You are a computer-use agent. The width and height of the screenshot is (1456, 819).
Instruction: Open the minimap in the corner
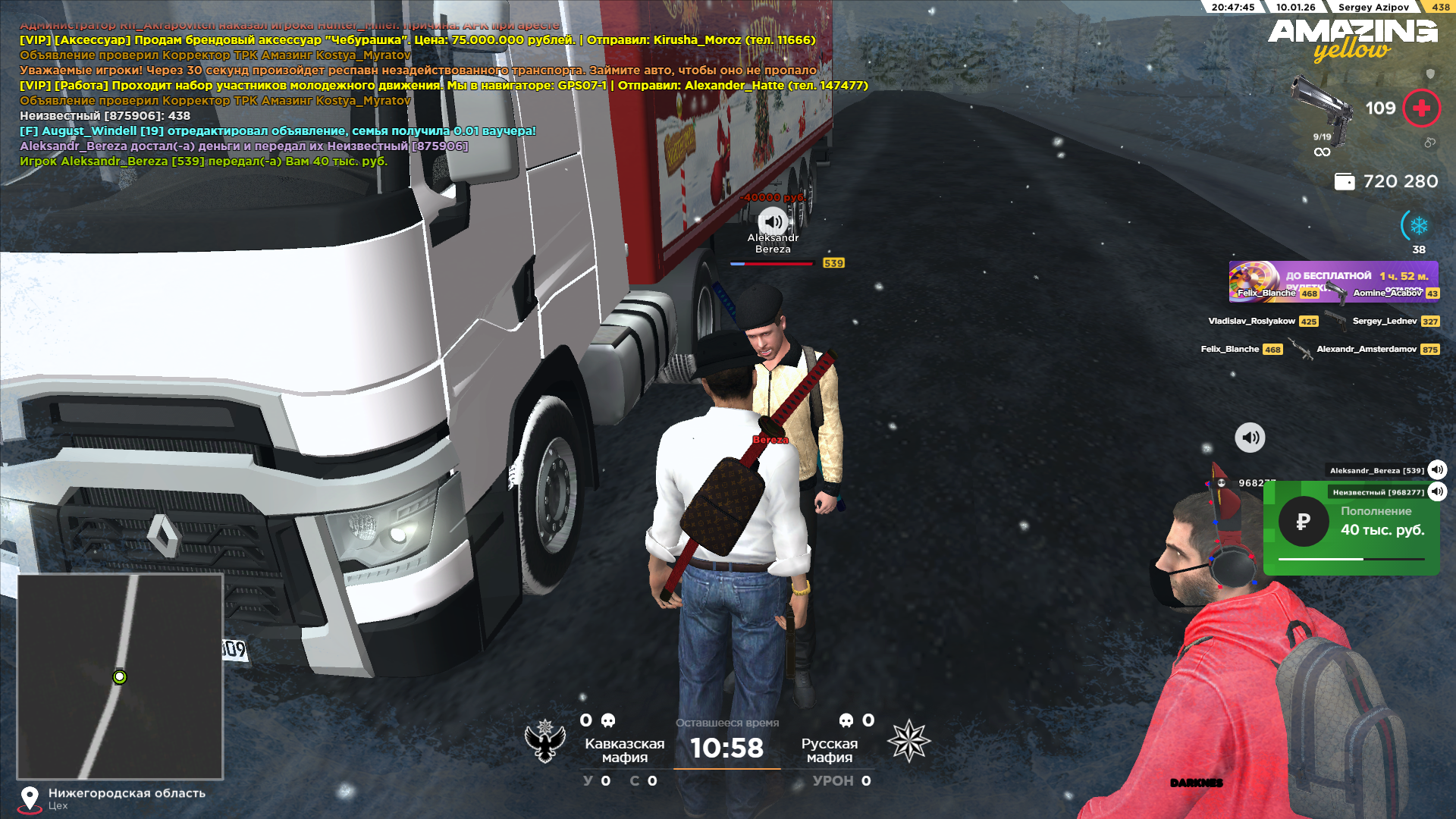(120, 676)
